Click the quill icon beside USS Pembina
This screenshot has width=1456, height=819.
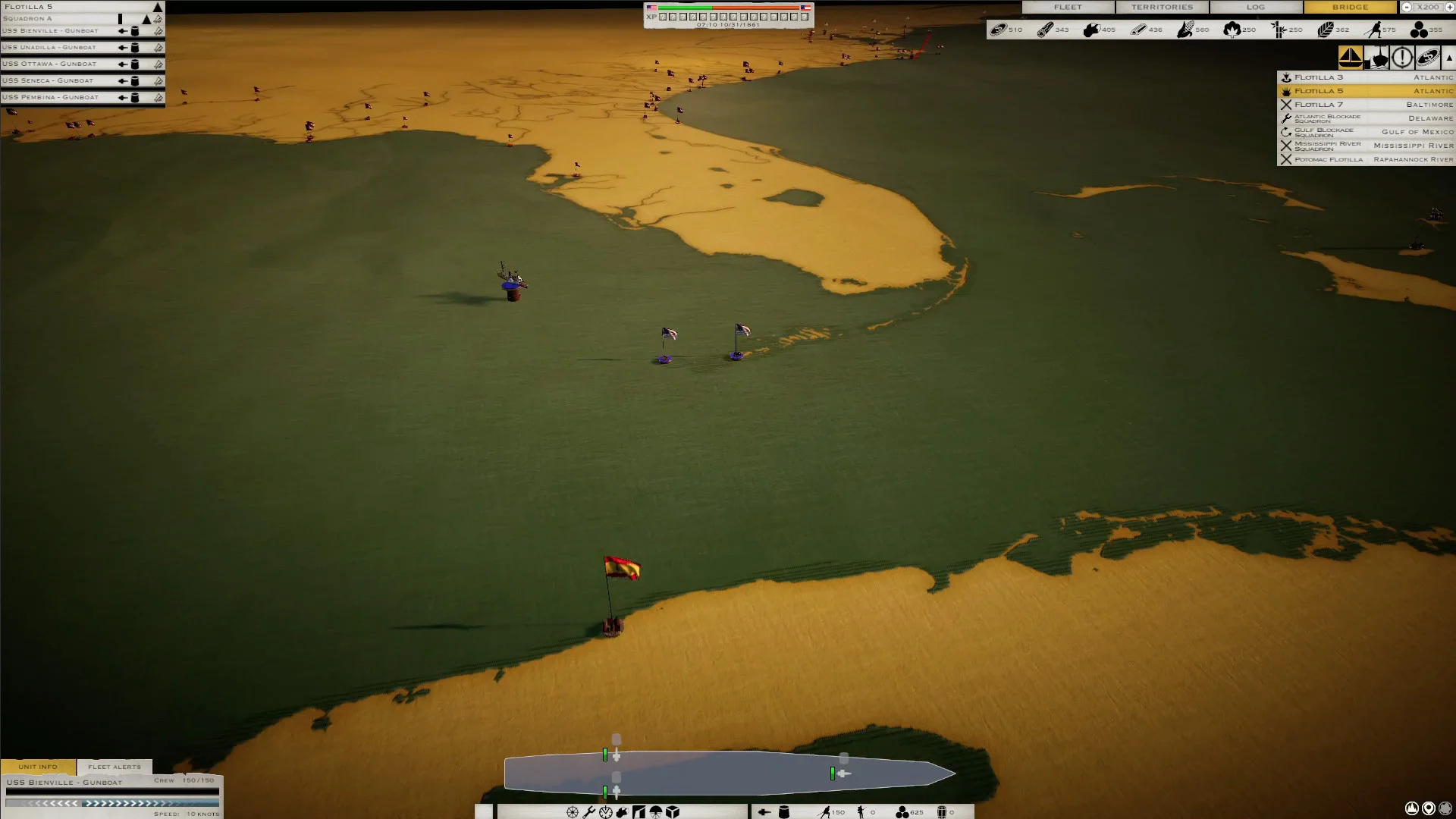158,97
